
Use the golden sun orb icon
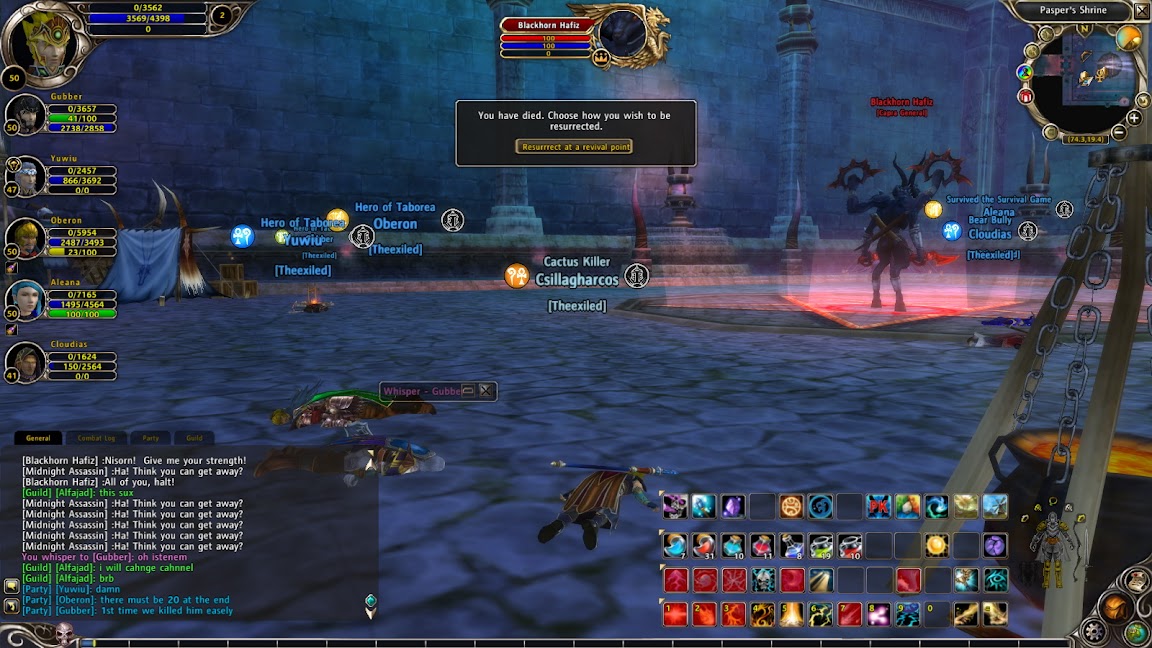tap(936, 545)
